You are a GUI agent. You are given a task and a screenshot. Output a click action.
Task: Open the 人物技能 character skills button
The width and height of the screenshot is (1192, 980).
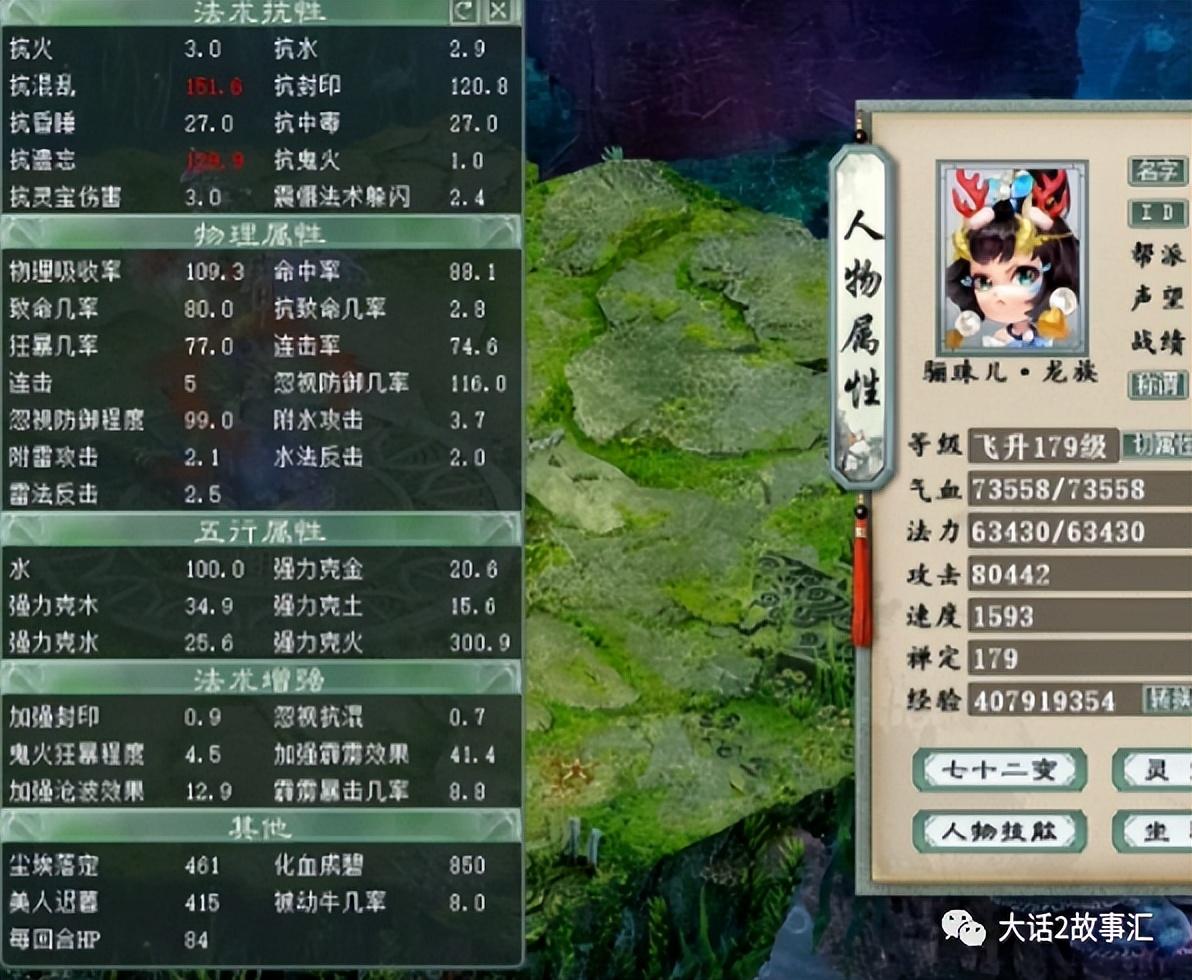coord(985,831)
